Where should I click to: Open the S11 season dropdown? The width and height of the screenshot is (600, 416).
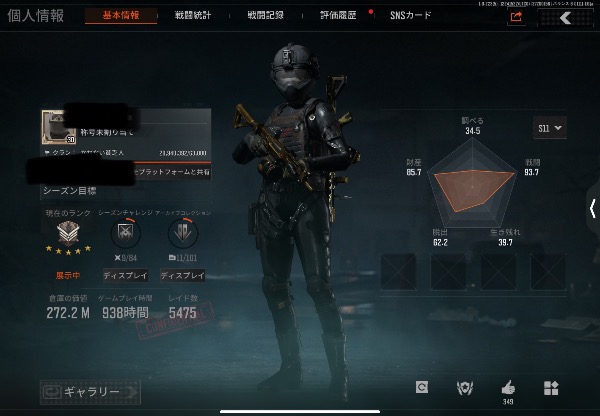tap(551, 127)
